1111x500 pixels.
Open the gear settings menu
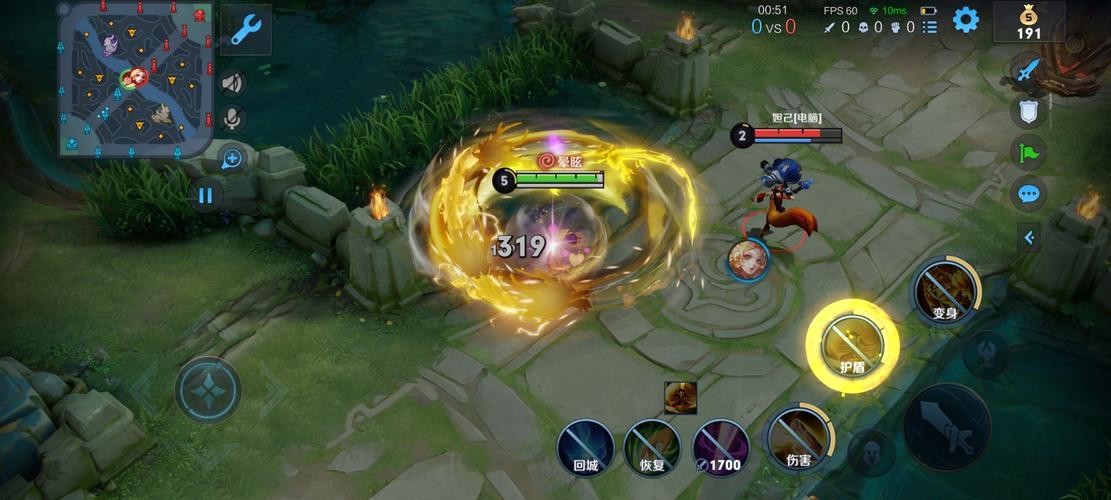click(x=965, y=19)
